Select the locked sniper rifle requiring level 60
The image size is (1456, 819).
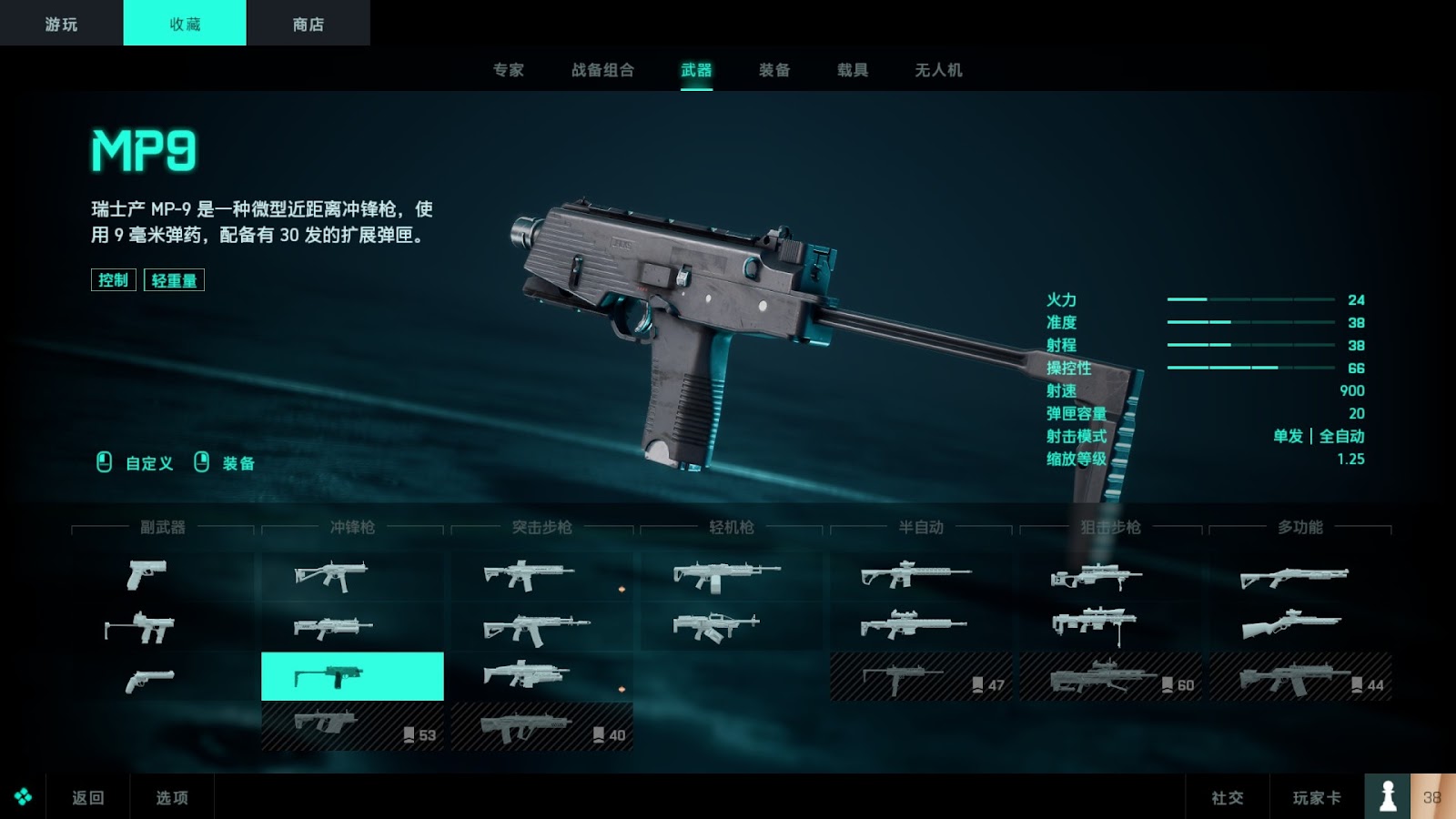pos(1110,677)
